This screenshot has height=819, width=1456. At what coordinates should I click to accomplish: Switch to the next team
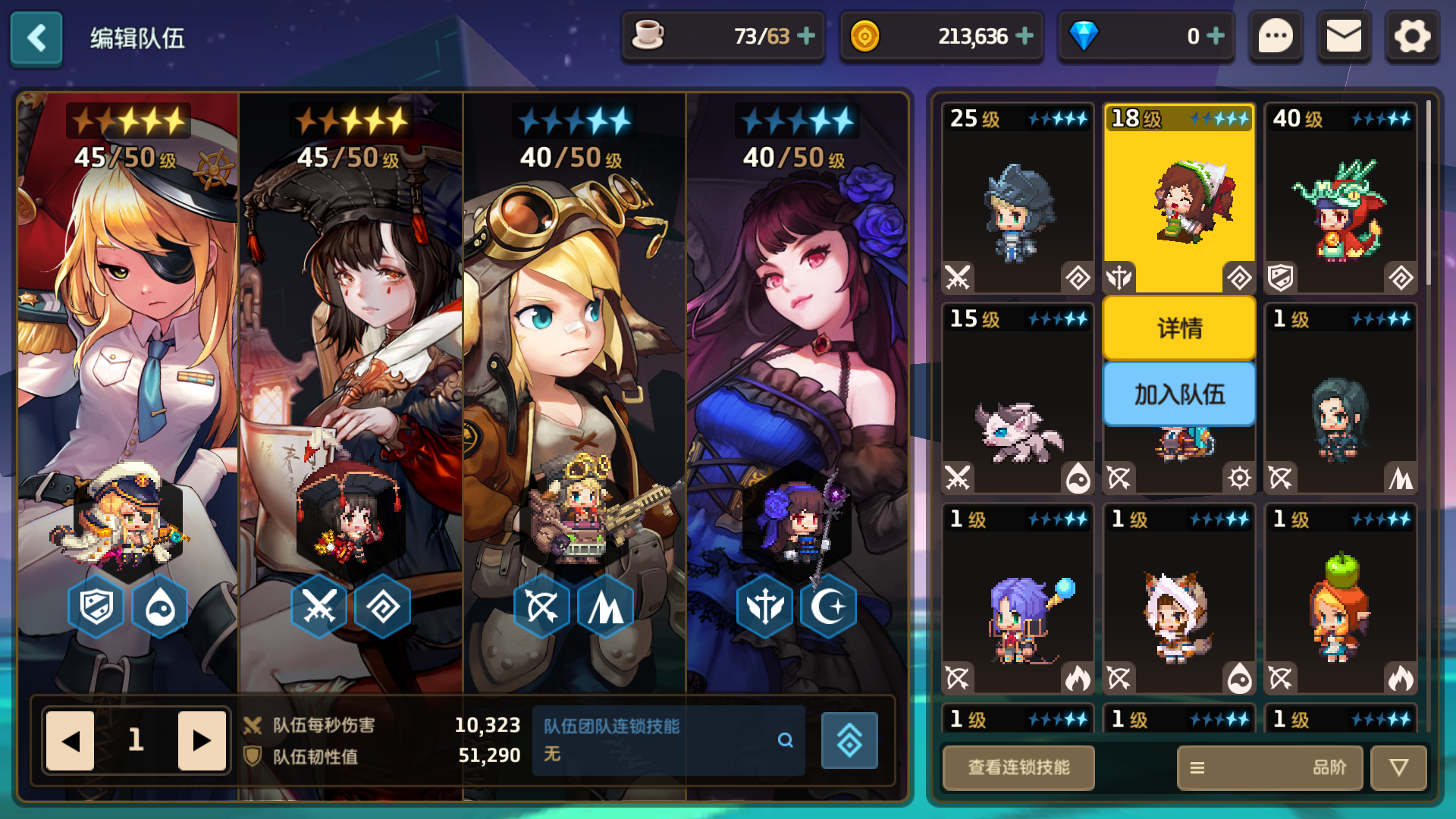click(202, 740)
